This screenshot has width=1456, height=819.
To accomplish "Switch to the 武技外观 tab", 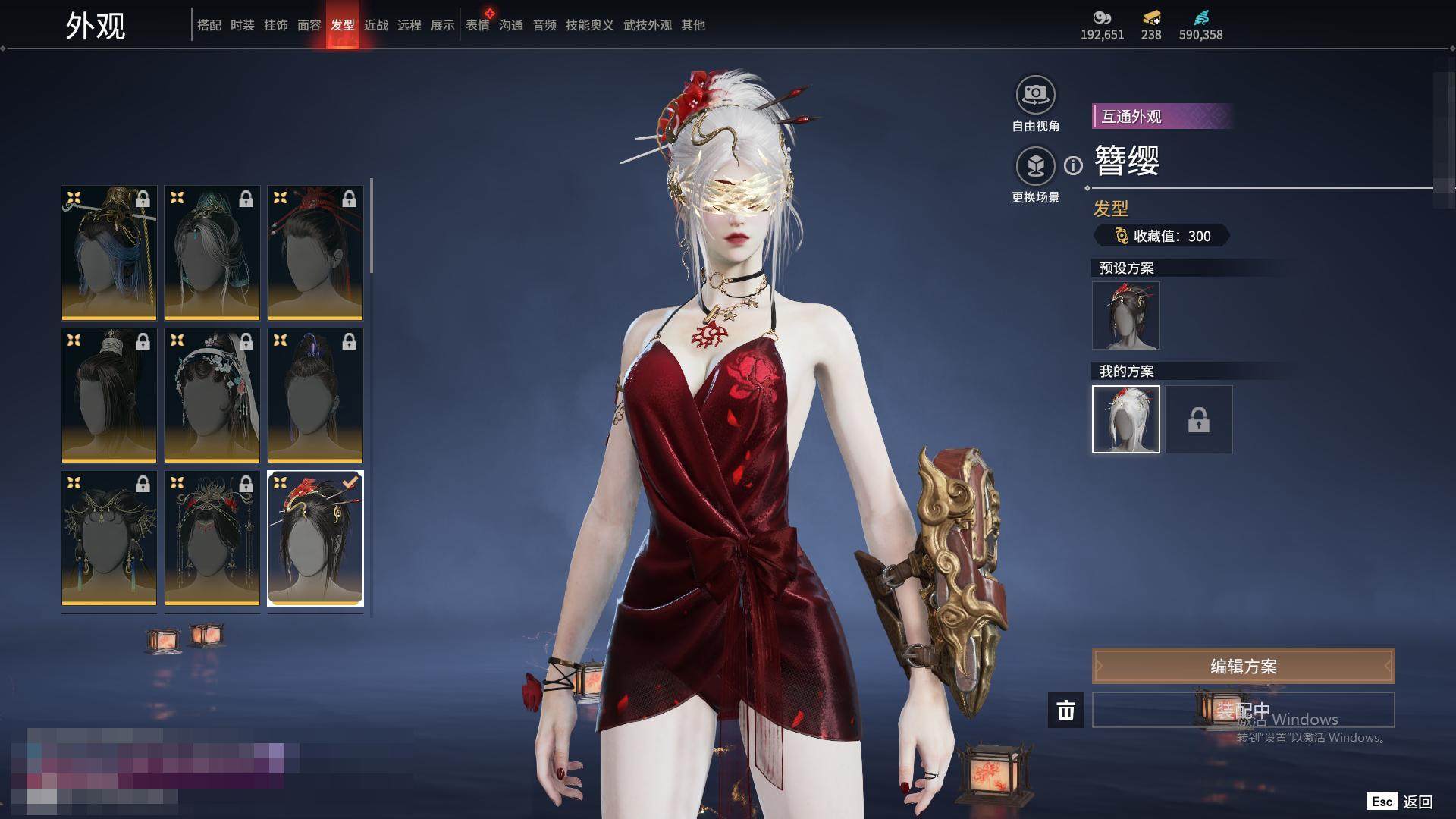I will tap(648, 25).
